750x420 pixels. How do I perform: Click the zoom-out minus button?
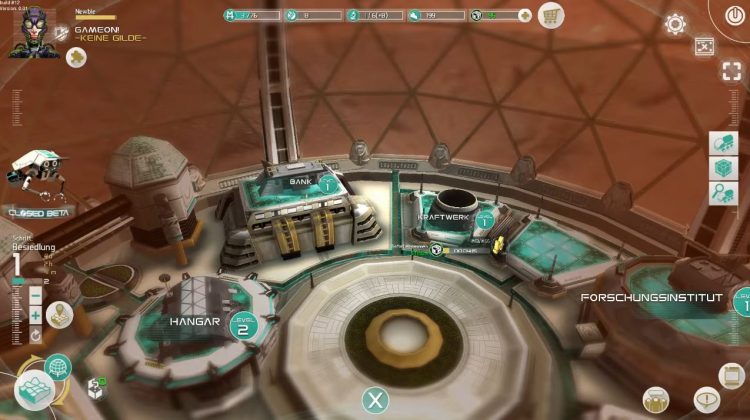(x=35, y=296)
